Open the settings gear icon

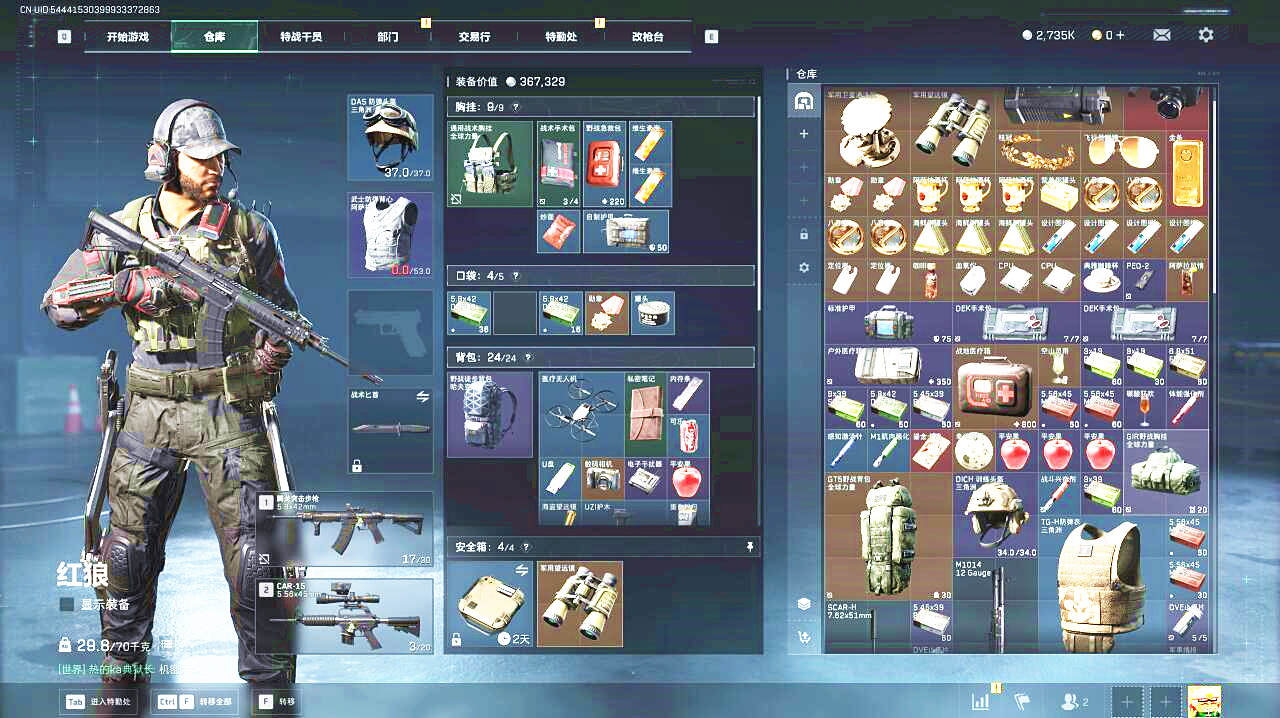point(1206,35)
